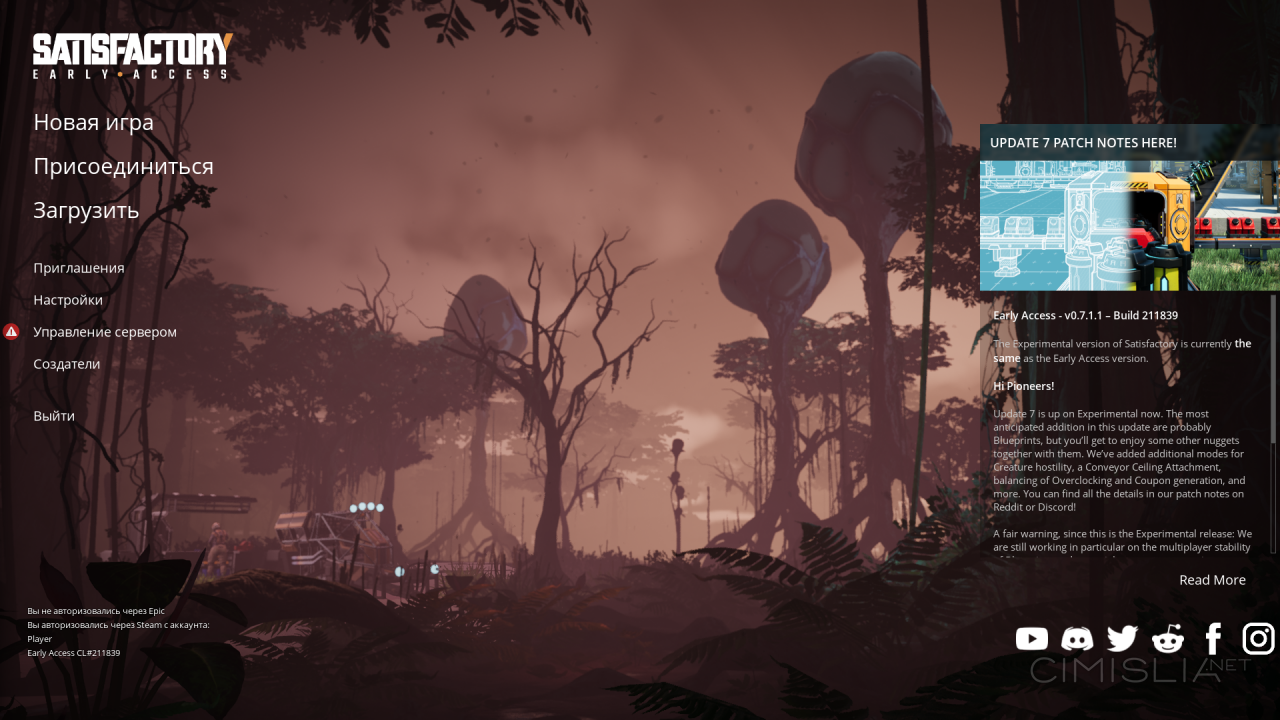The height and width of the screenshot is (720, 1280).
Task: Open the Discord icon link
Action: pos(1077,639)
